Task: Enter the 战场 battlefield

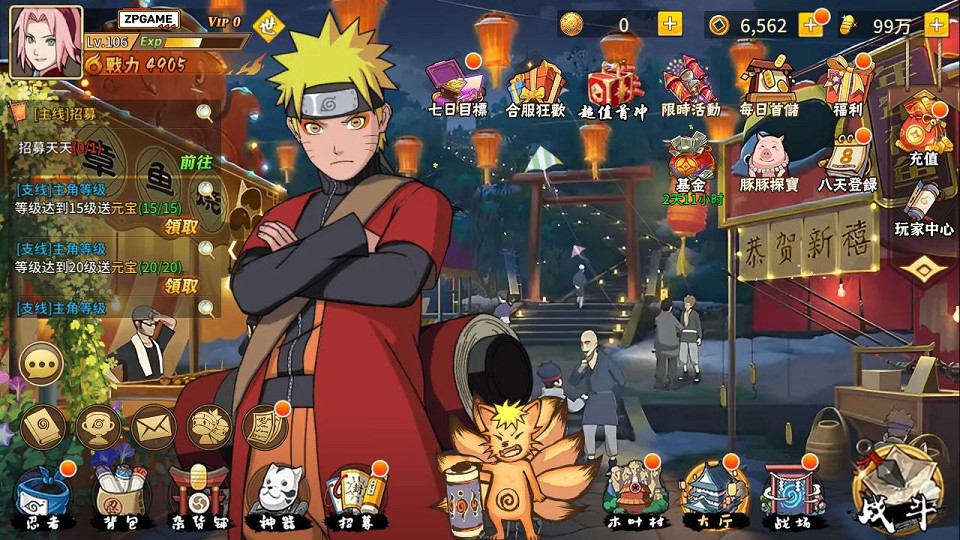Action: pos(793,493)
